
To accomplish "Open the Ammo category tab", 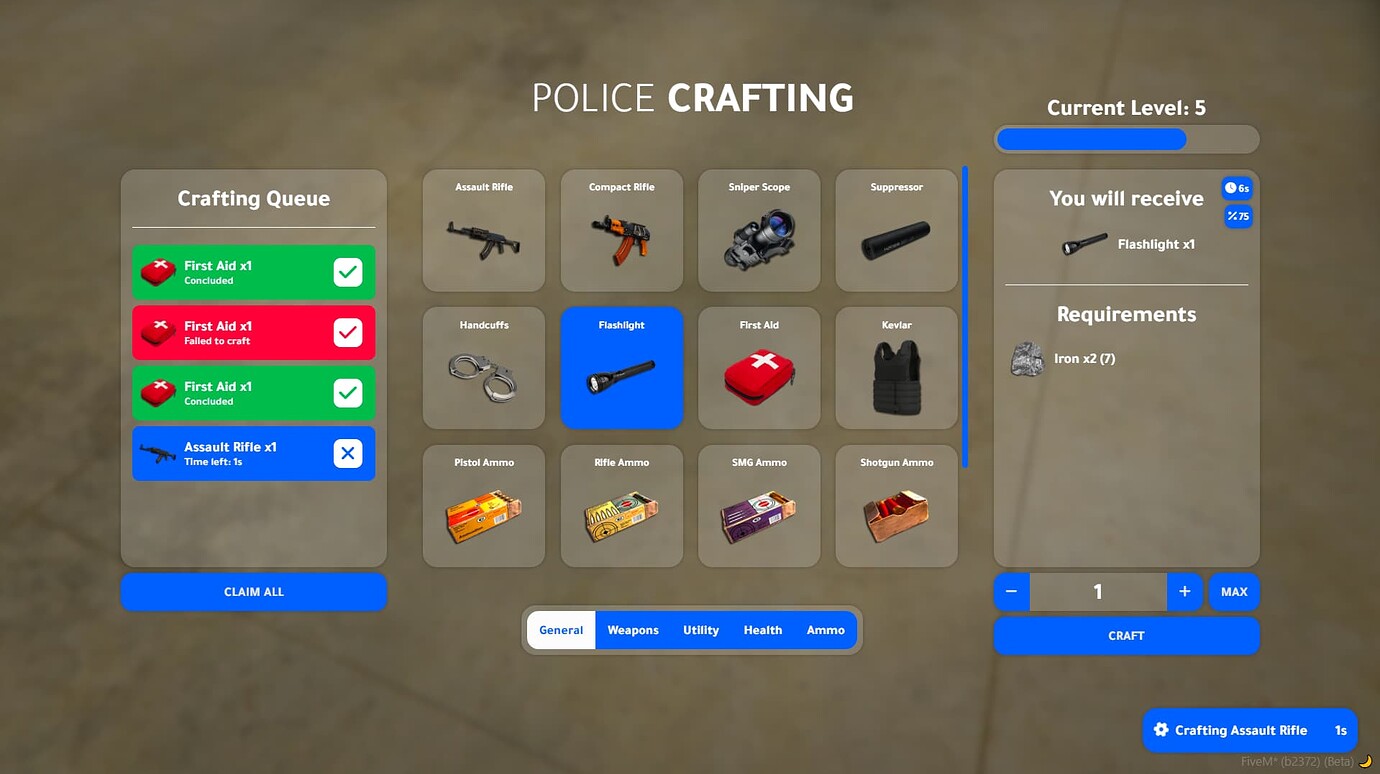I will click(x=825, y=630).
